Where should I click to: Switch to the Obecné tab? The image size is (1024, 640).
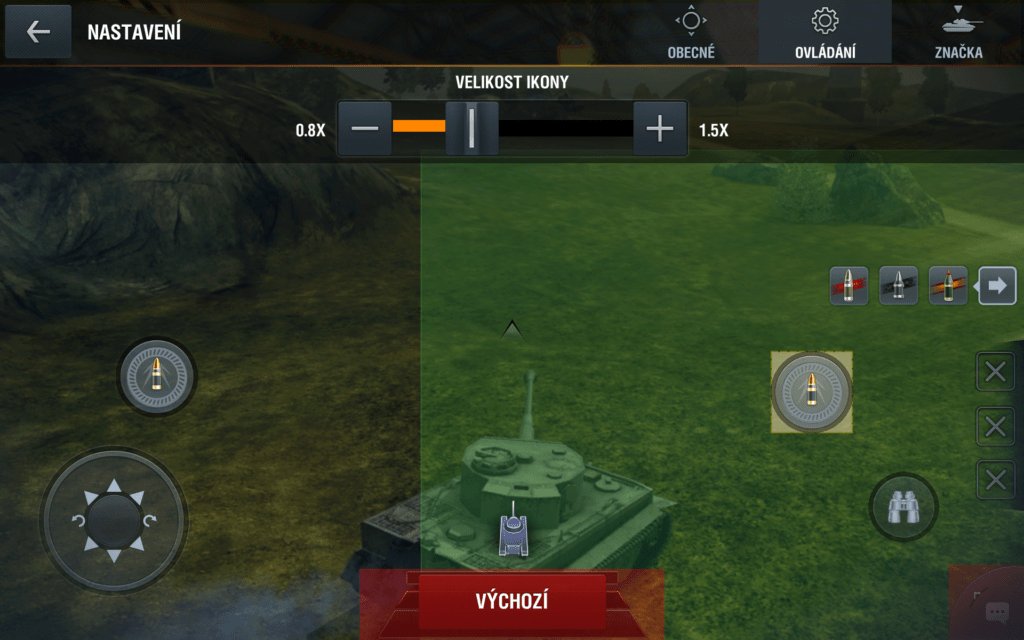point(691,33)
